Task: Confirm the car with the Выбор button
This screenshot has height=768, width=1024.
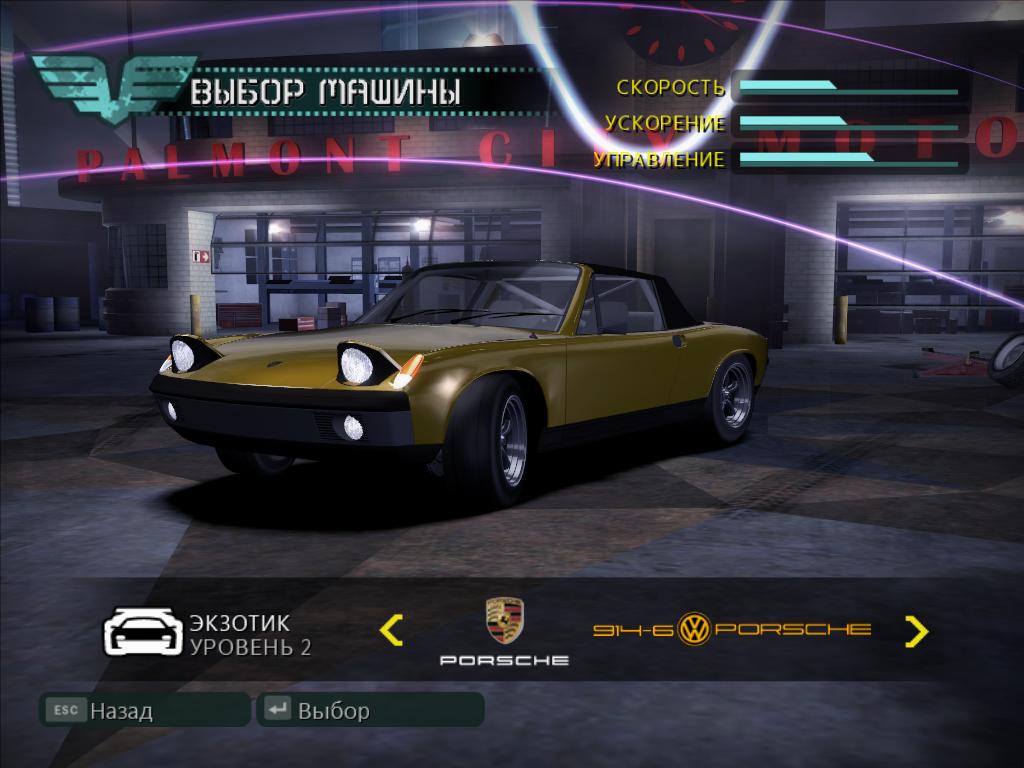Action: [x=369, y=710]
